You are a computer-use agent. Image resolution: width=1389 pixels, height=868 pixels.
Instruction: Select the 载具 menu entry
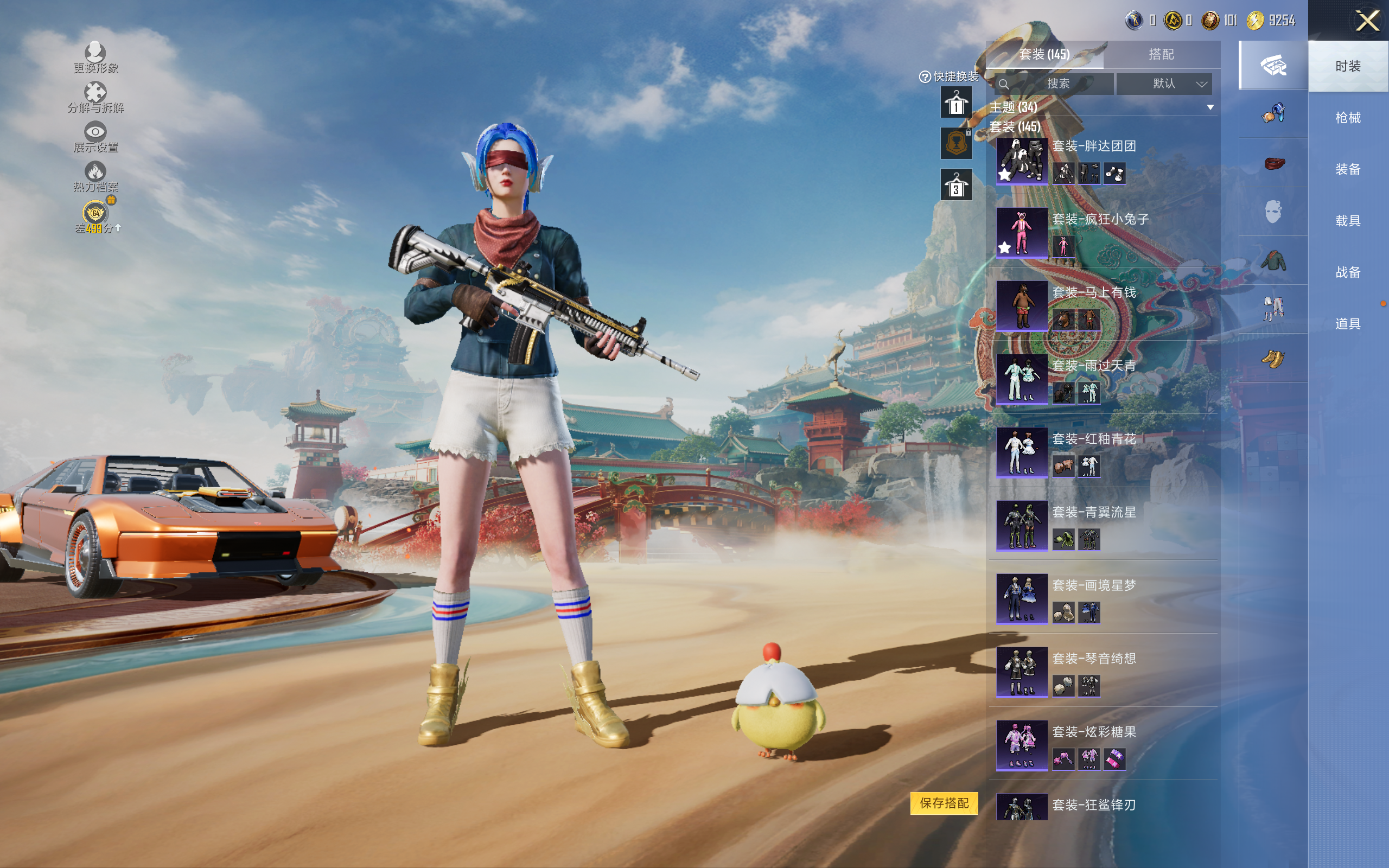click(x=1347, y=221)
